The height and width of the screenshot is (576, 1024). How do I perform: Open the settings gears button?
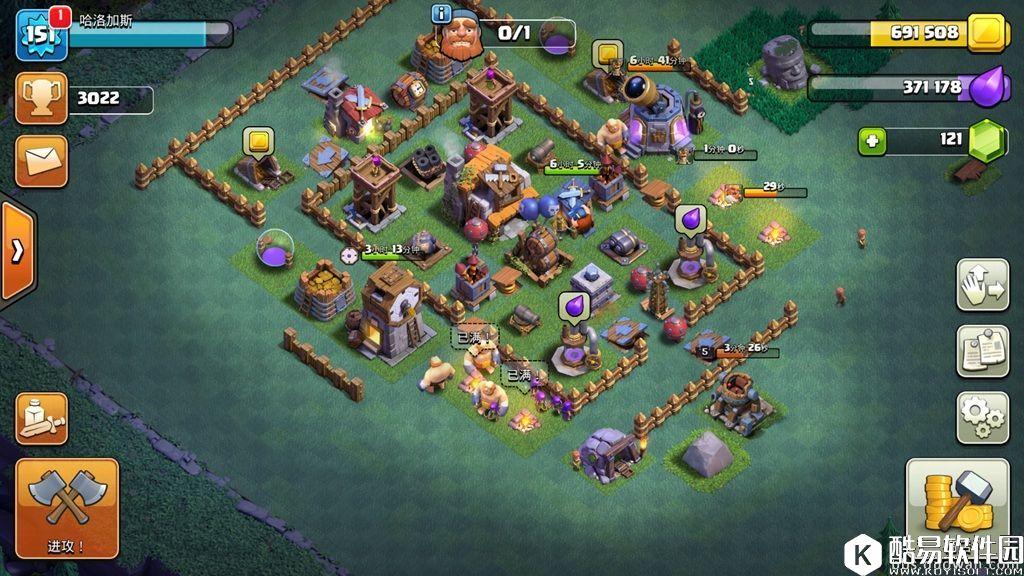point(982,417)
